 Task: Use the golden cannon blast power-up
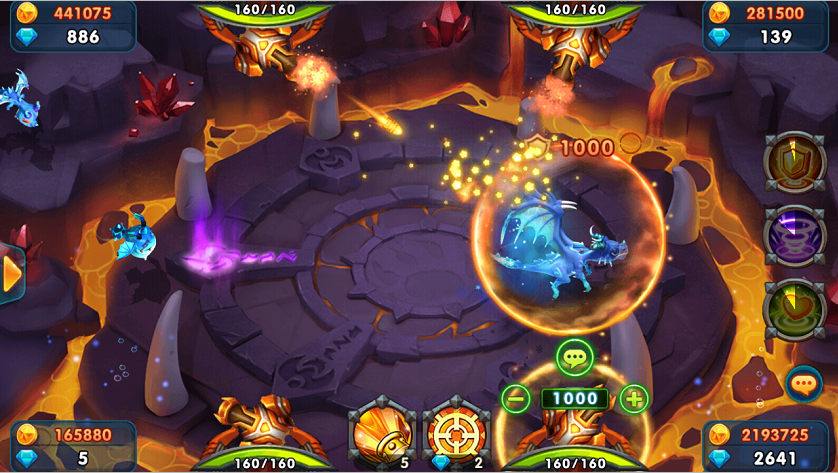(382, 435)
